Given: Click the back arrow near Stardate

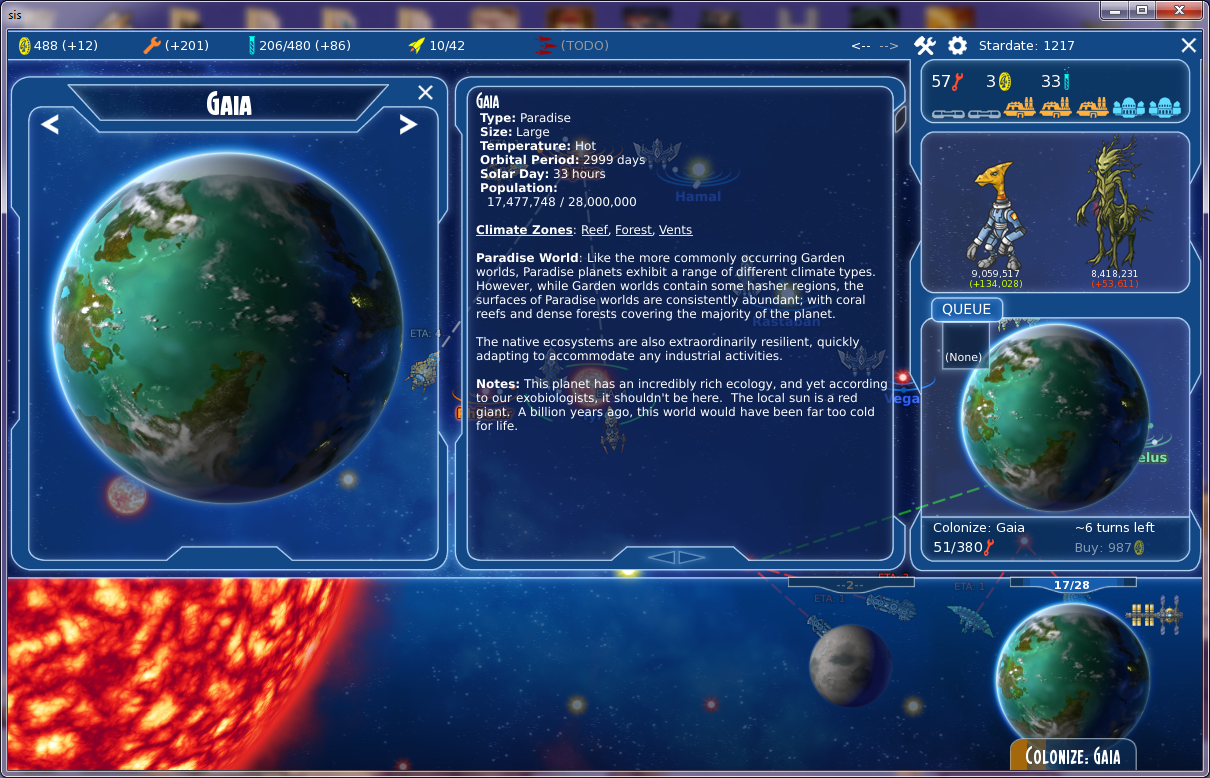Looking at the screenshot, I should click(x=861, y=46).
